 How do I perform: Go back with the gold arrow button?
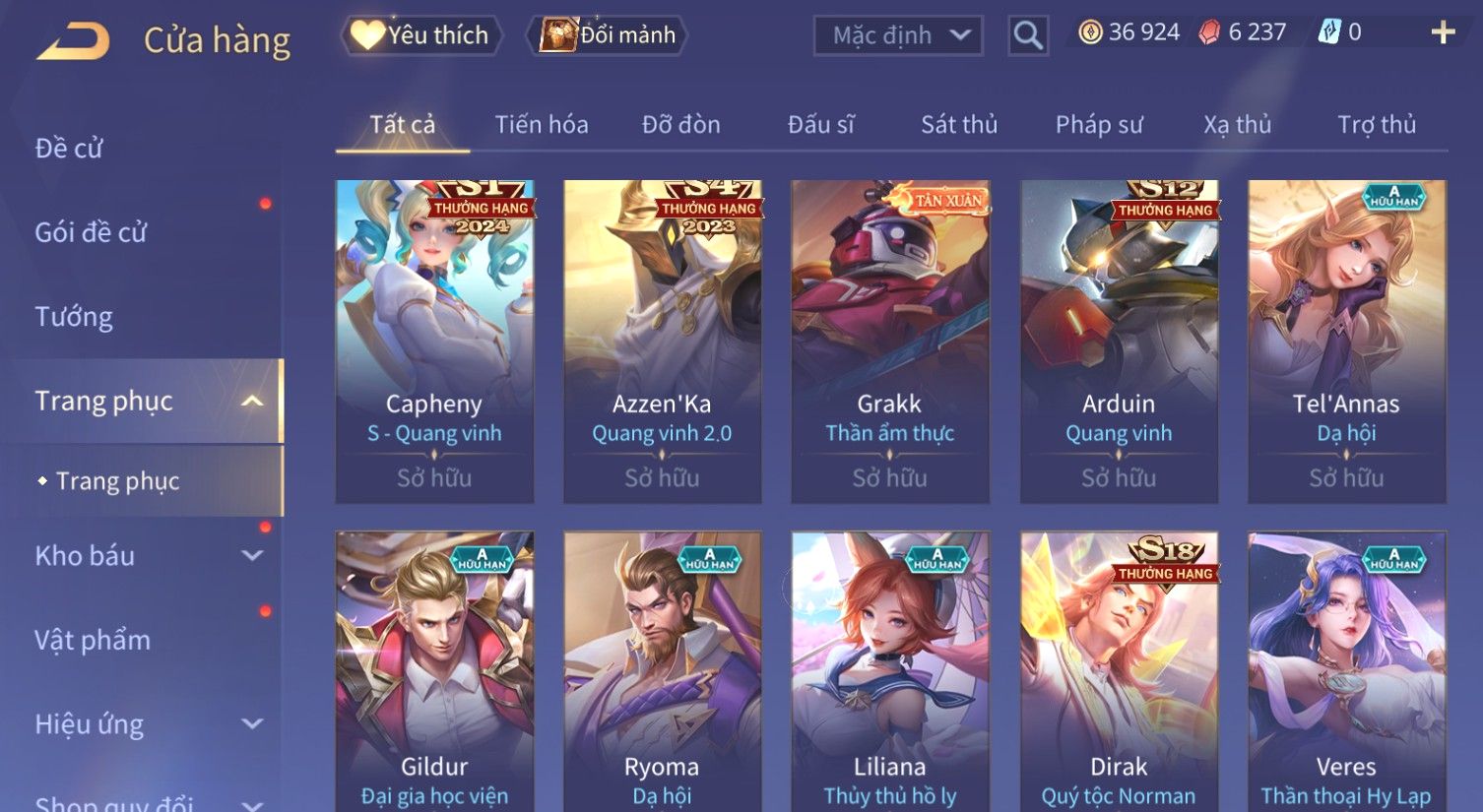point(74,41)
